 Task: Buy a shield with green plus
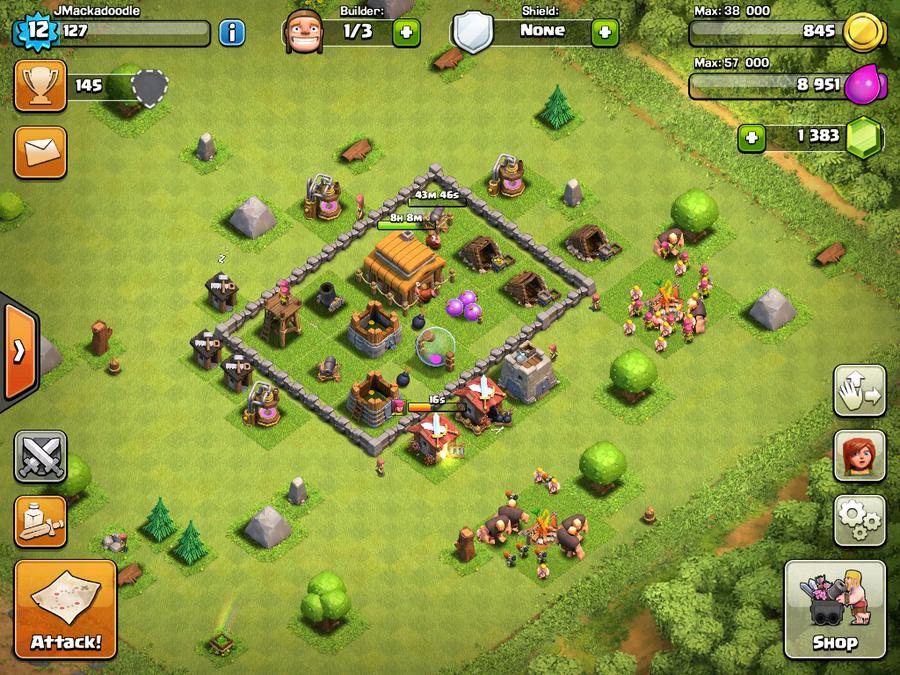[x=604, y=32]
